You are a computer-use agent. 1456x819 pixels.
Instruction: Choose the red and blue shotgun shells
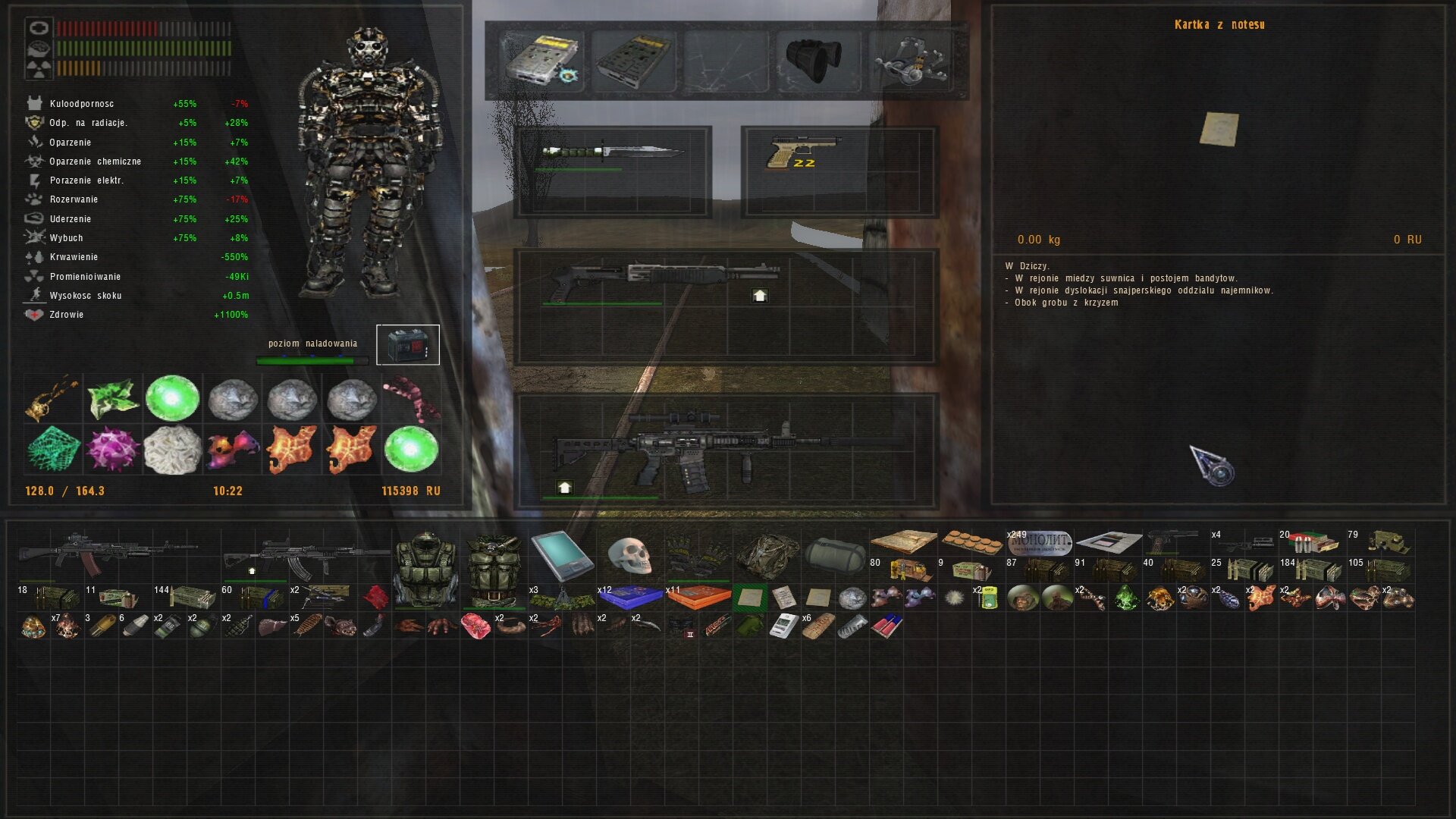pyautogui.click(x=886, y=626)
